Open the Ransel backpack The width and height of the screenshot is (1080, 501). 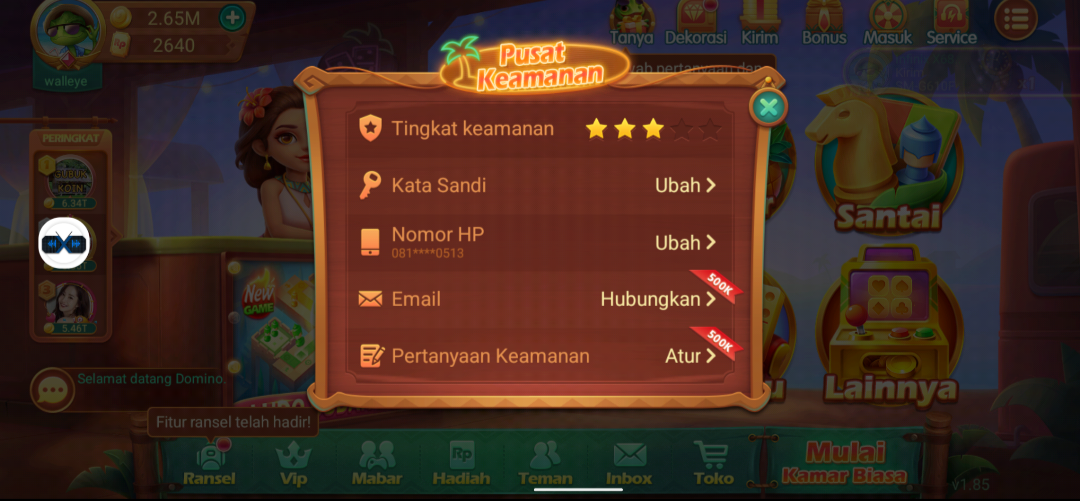pos(209,462)
